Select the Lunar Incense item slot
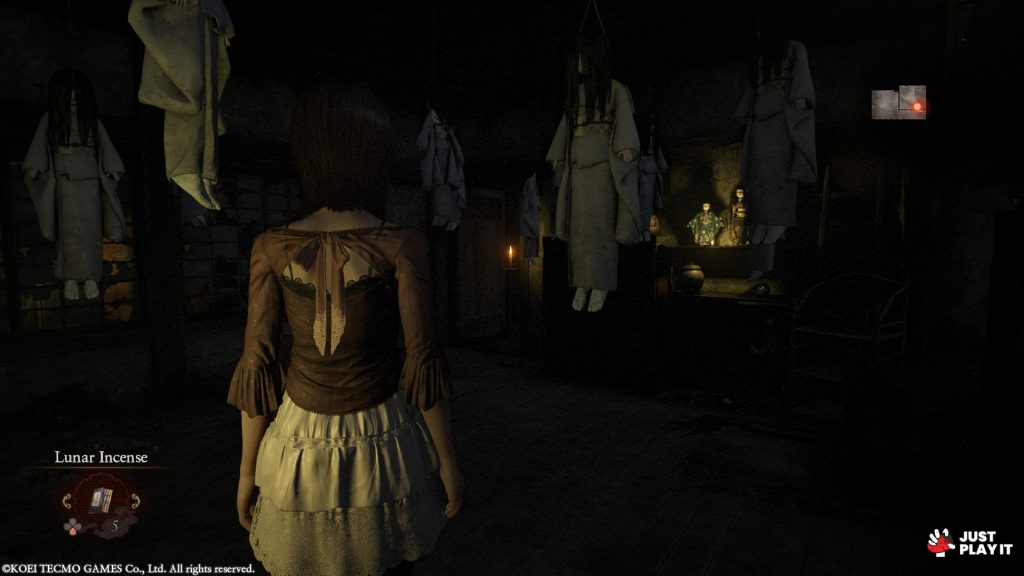 (x=101, y=499)
